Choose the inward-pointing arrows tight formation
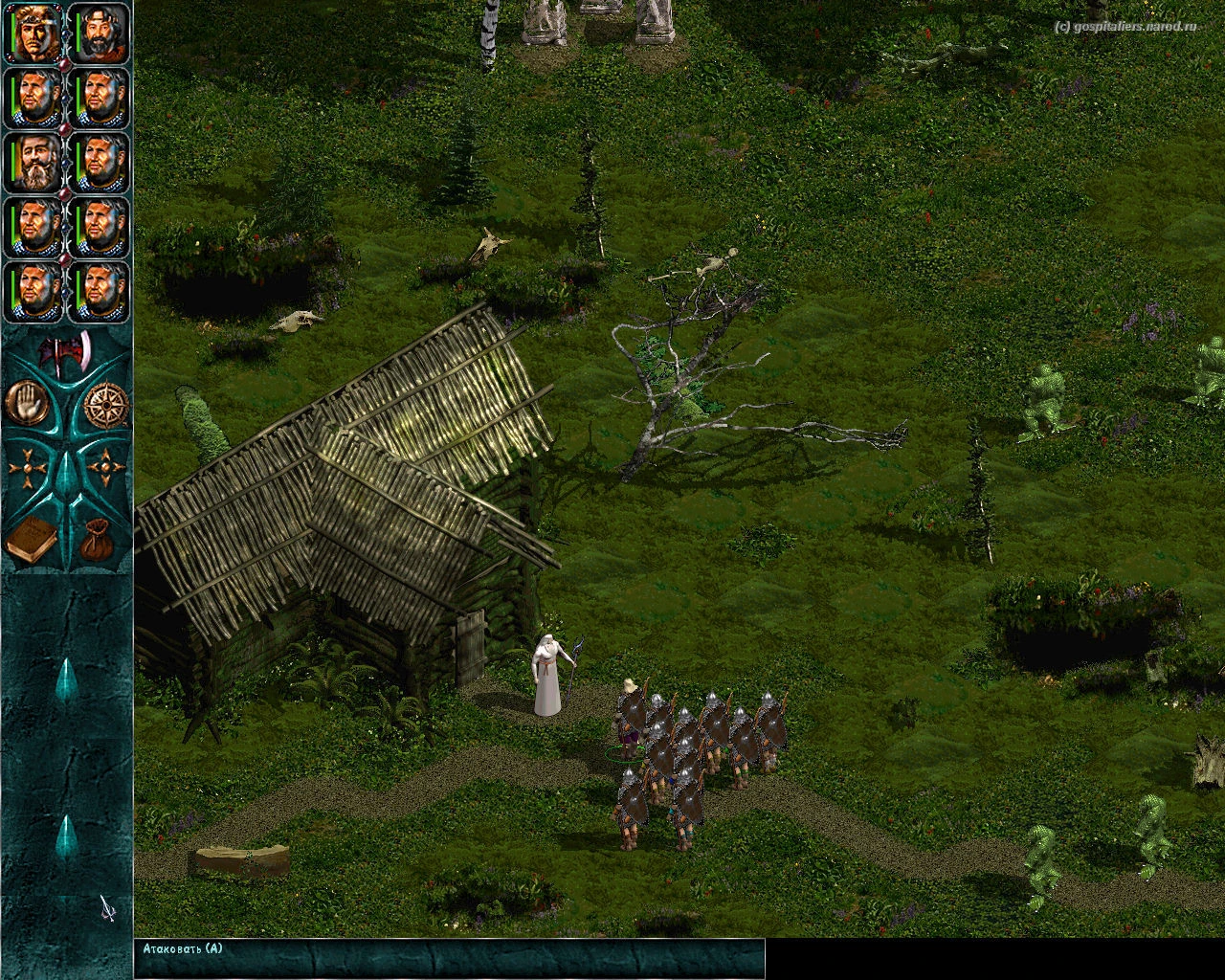The image size is (1225, 980). [x=104, y=469]
